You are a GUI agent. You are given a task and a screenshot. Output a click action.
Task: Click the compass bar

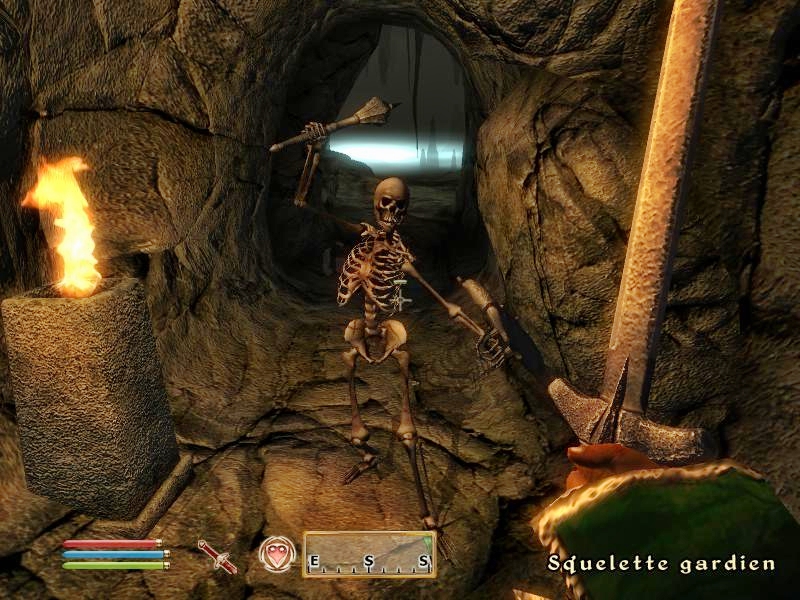(x=369, y=553)
